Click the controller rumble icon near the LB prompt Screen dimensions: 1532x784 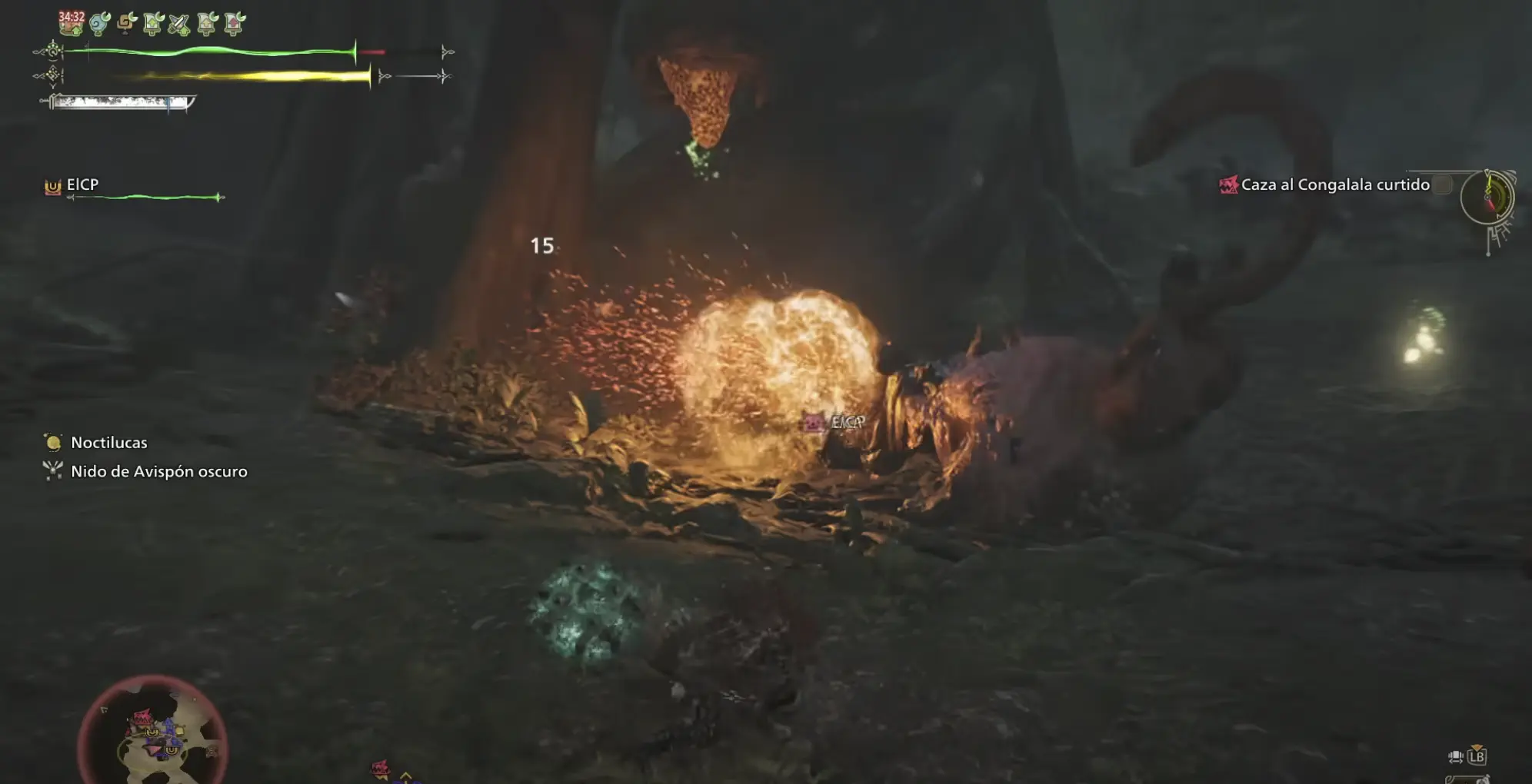[1456, 756]
